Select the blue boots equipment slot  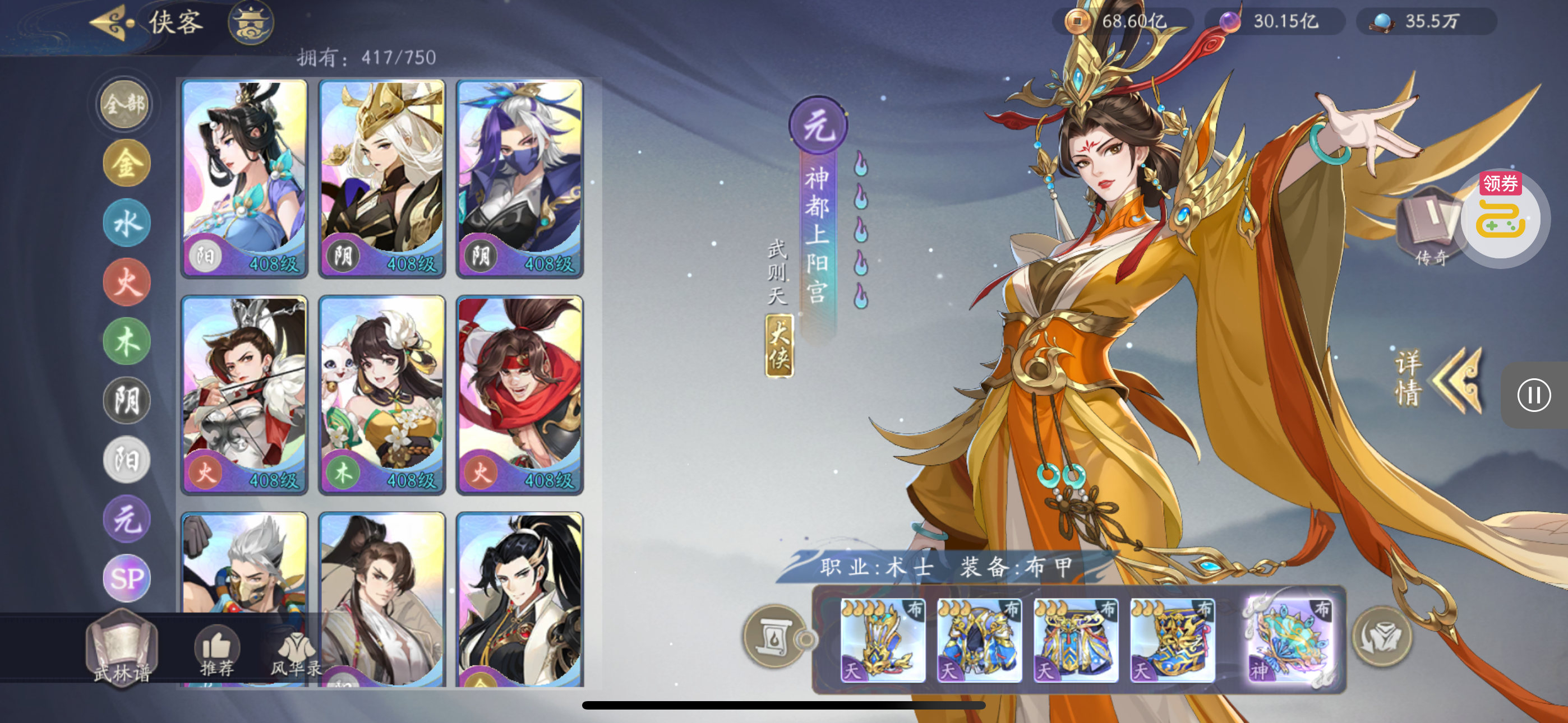[x=1172, y=639]
